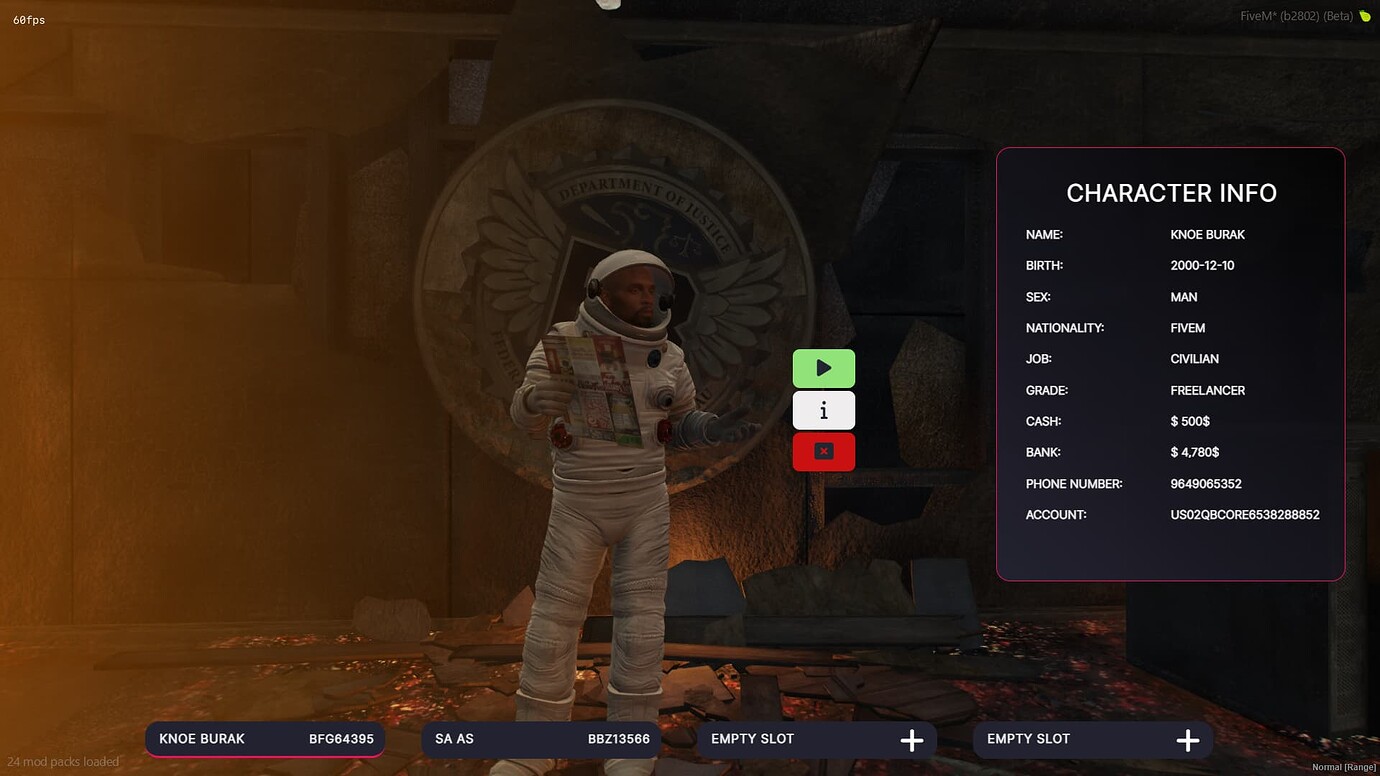The height and width of the screenshot is (776, 1380).
Task: Delete character with the red X button
Action: click(x=823, y=452)
